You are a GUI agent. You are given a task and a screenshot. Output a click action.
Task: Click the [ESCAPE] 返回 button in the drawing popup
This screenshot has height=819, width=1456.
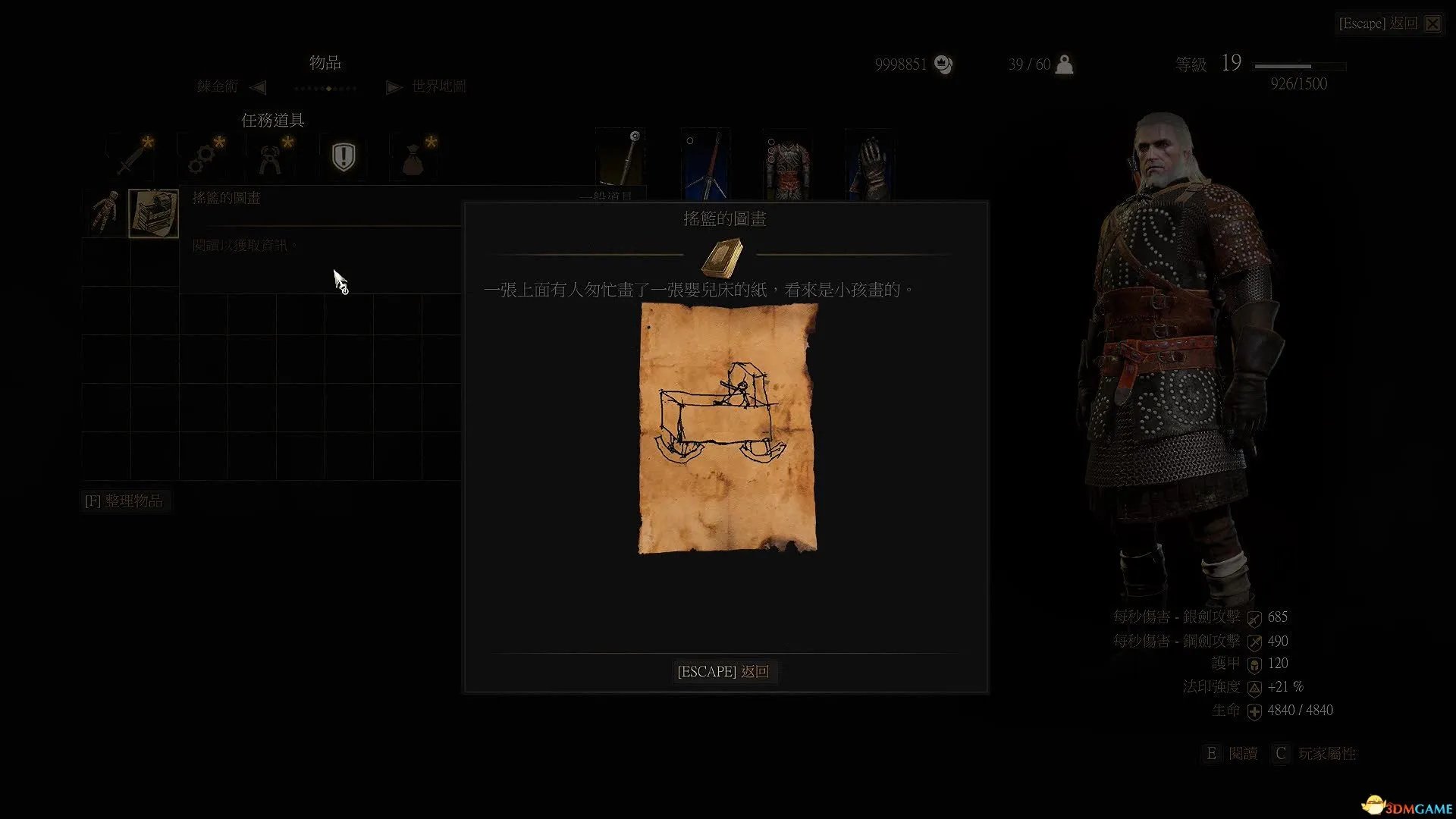coord(723,672)
